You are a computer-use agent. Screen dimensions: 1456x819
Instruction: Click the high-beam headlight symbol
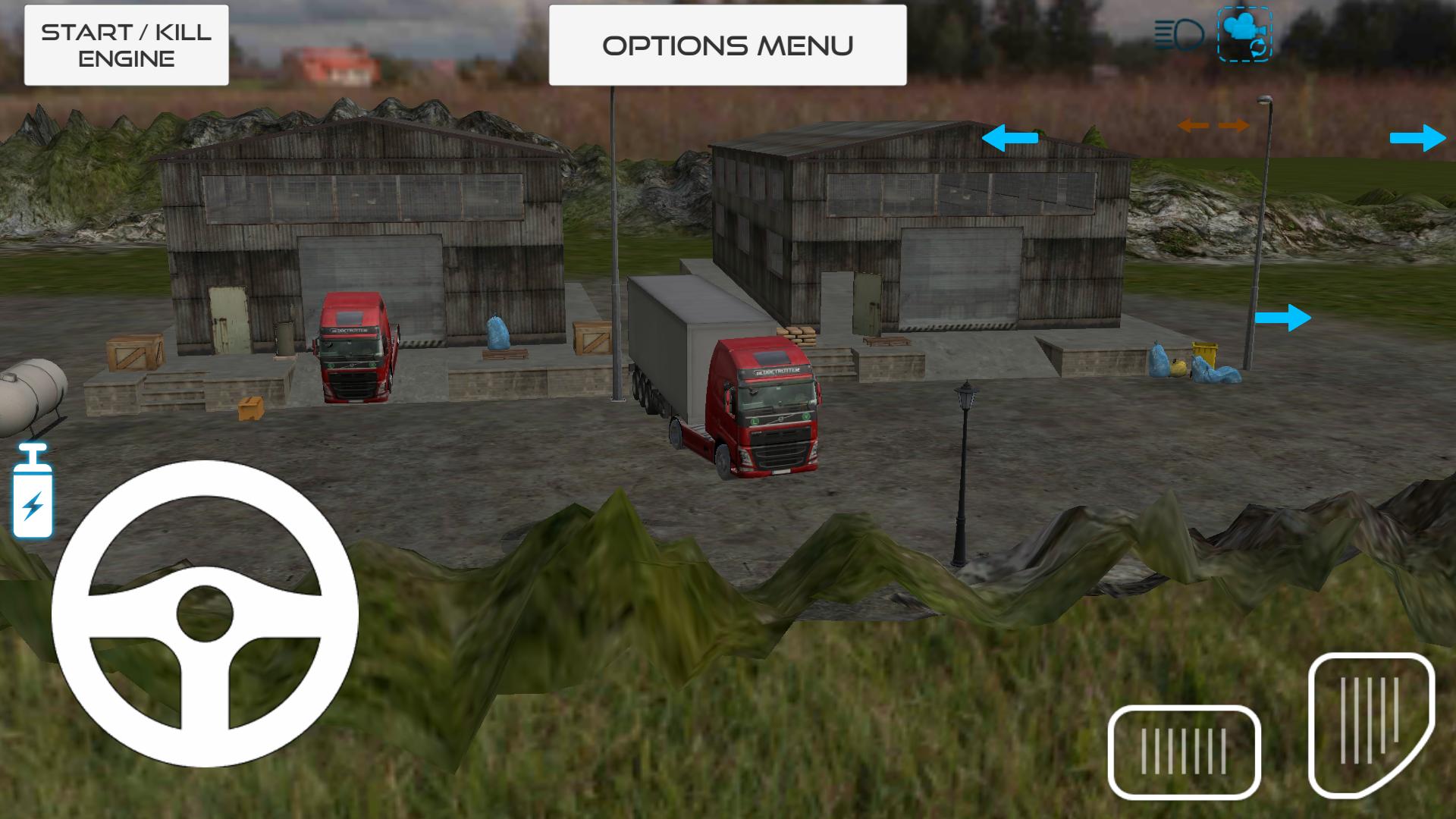1180,32
